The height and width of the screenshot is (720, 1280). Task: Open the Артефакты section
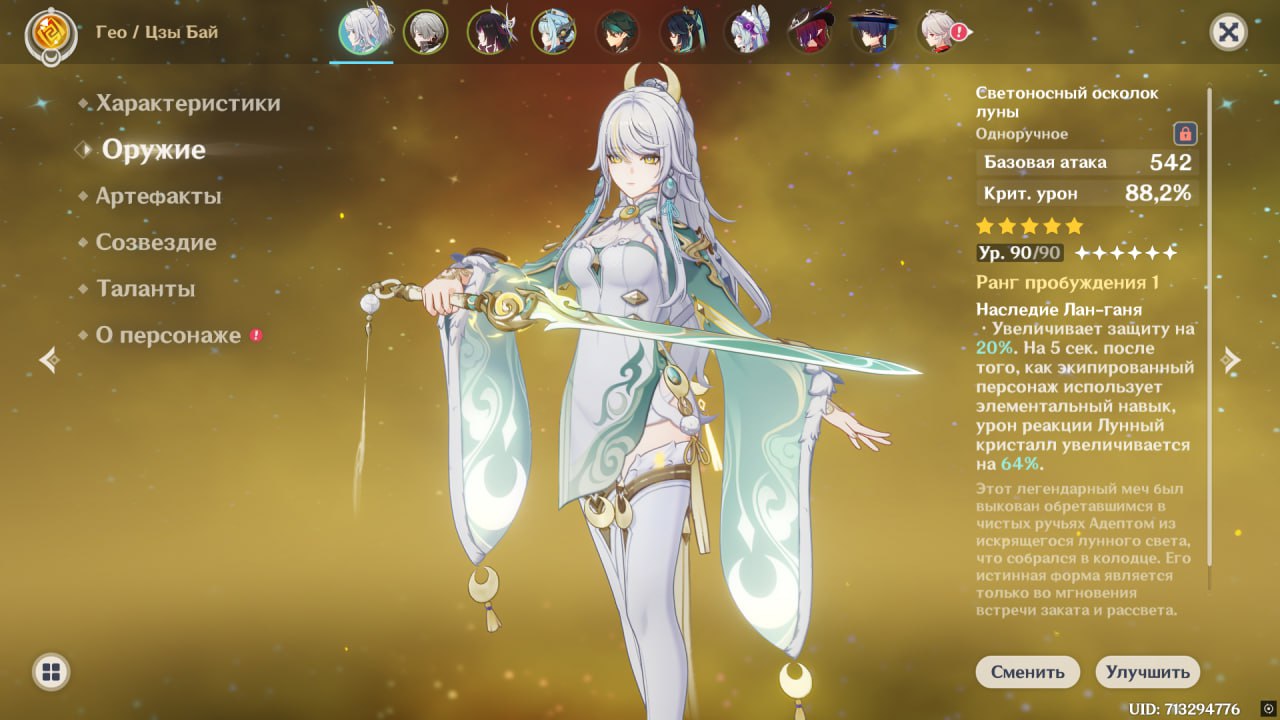click(158, 196)
